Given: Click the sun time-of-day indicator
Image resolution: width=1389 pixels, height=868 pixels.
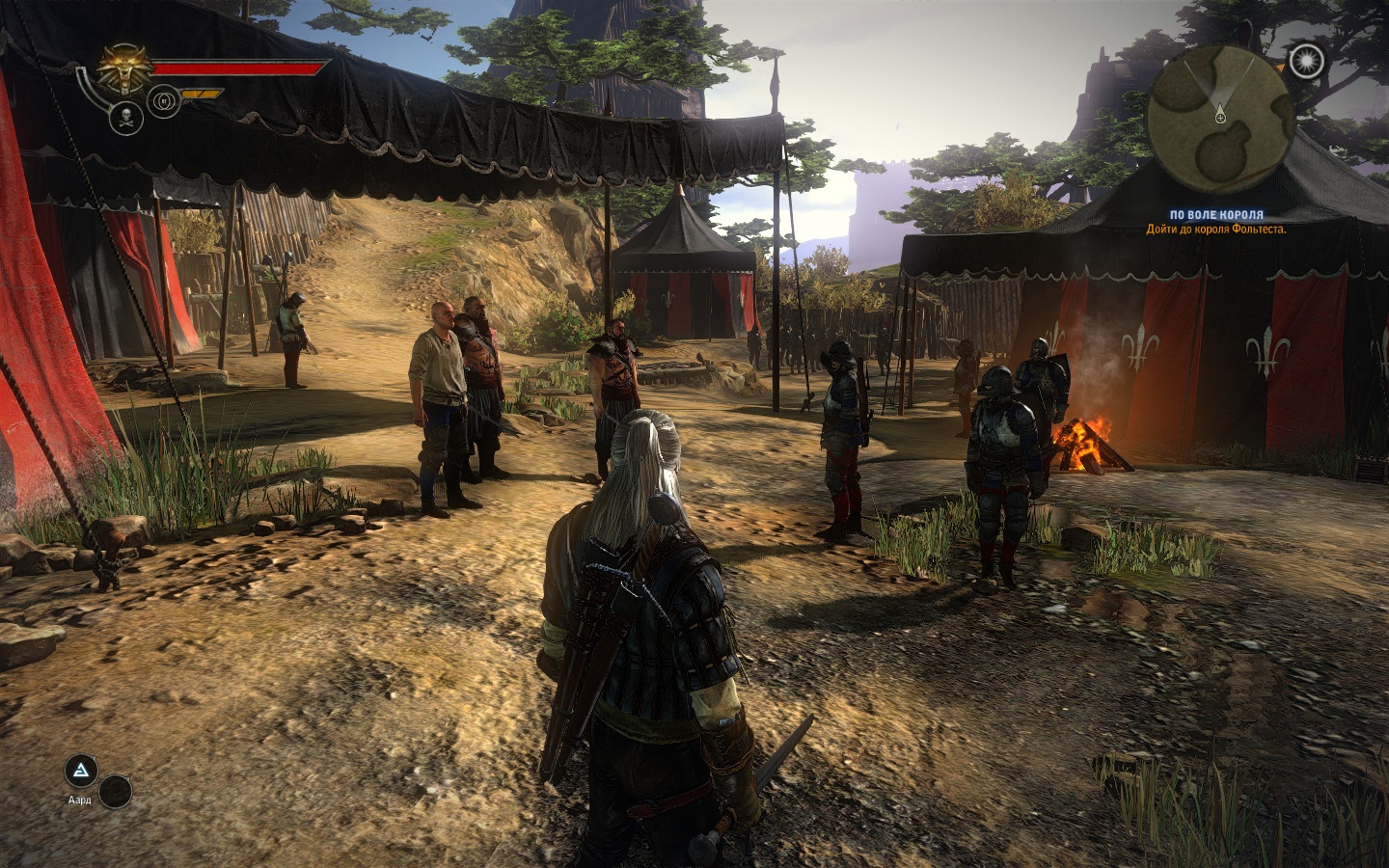Looking at the screenshot, I should pos(1307,62).
